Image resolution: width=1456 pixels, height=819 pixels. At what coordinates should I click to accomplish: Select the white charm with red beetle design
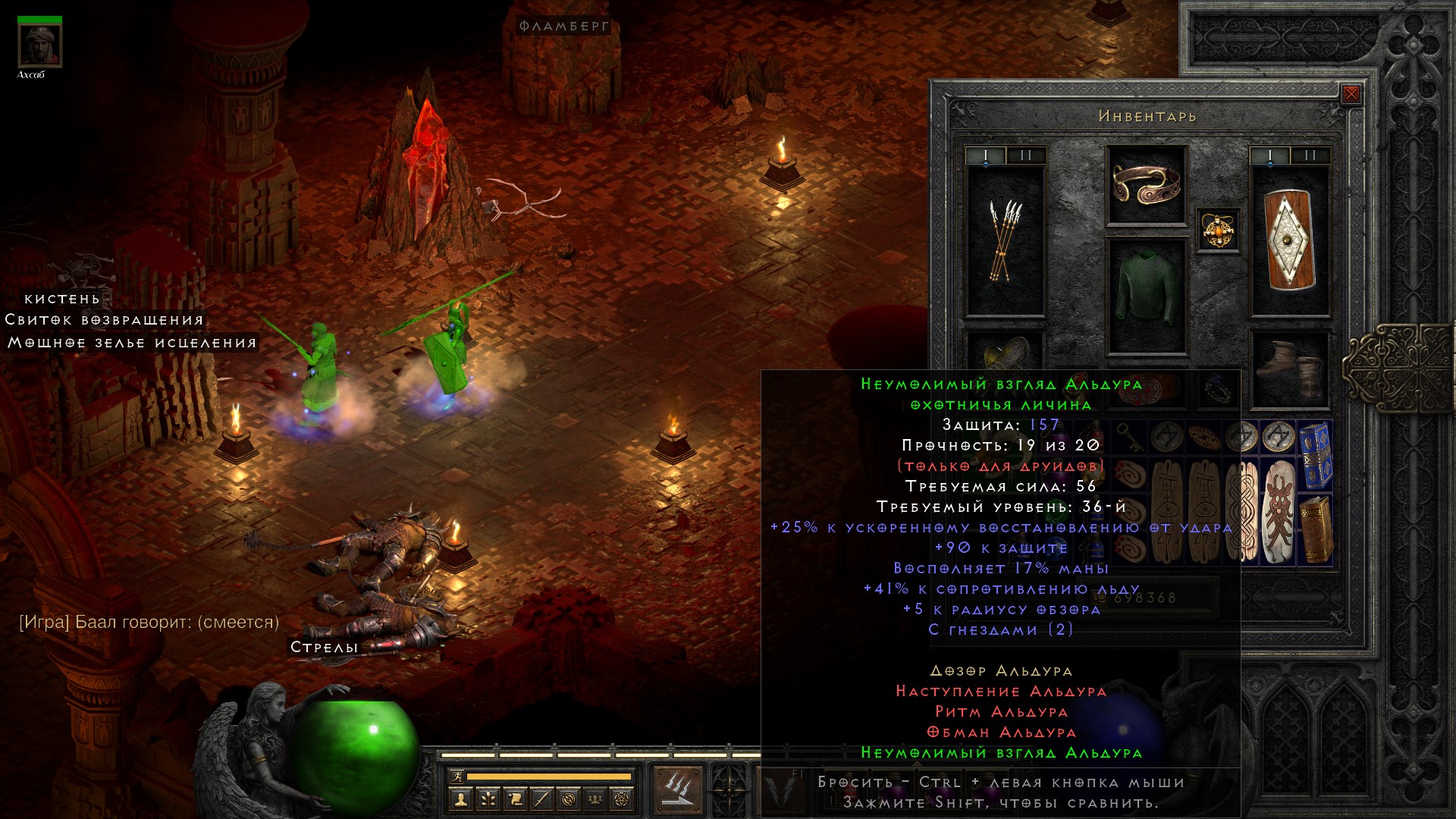click(1279, 510)
